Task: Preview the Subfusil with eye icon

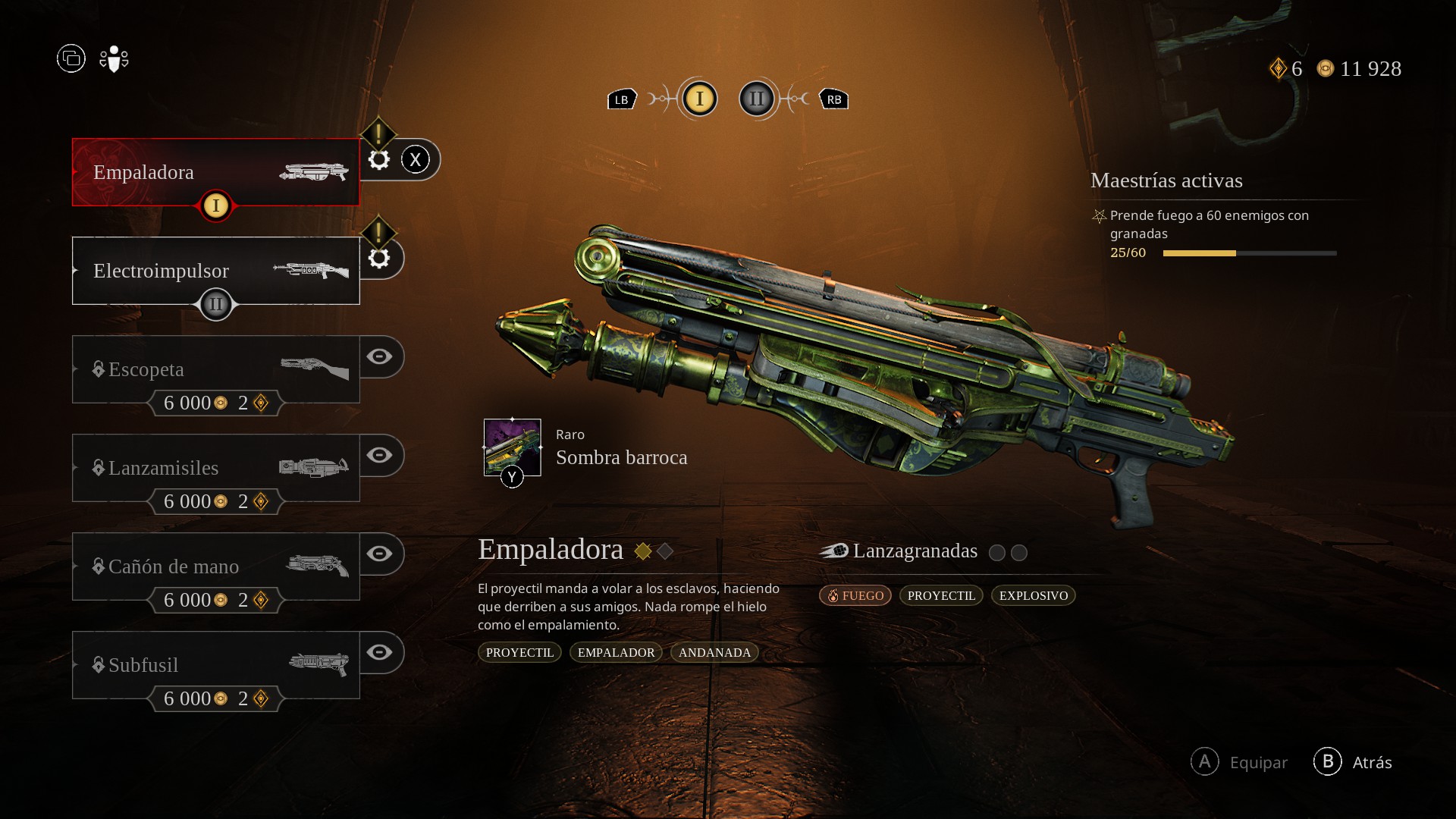Action: coord(379,652)
